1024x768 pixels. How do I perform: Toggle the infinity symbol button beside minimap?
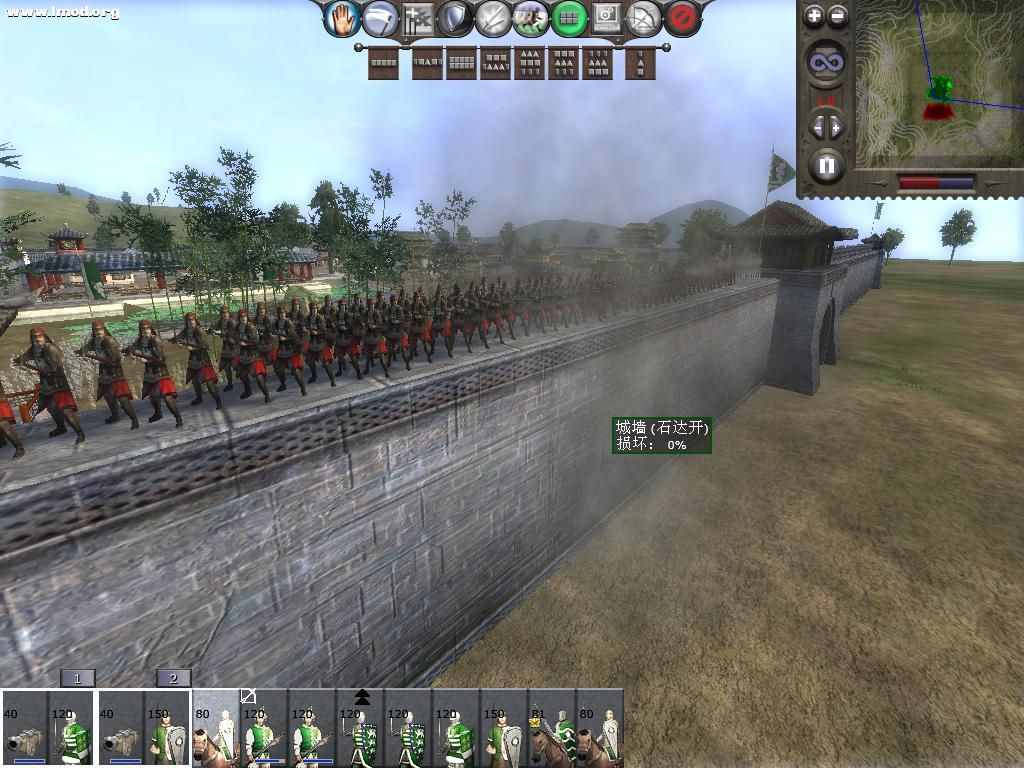826,63
